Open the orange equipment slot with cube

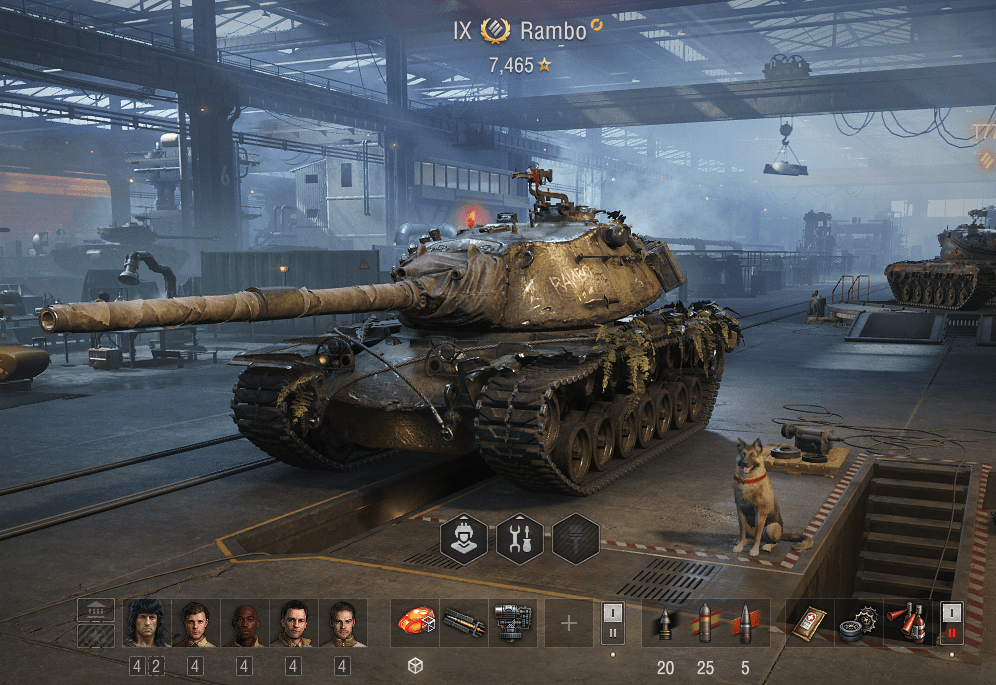(x=414, y=623)
